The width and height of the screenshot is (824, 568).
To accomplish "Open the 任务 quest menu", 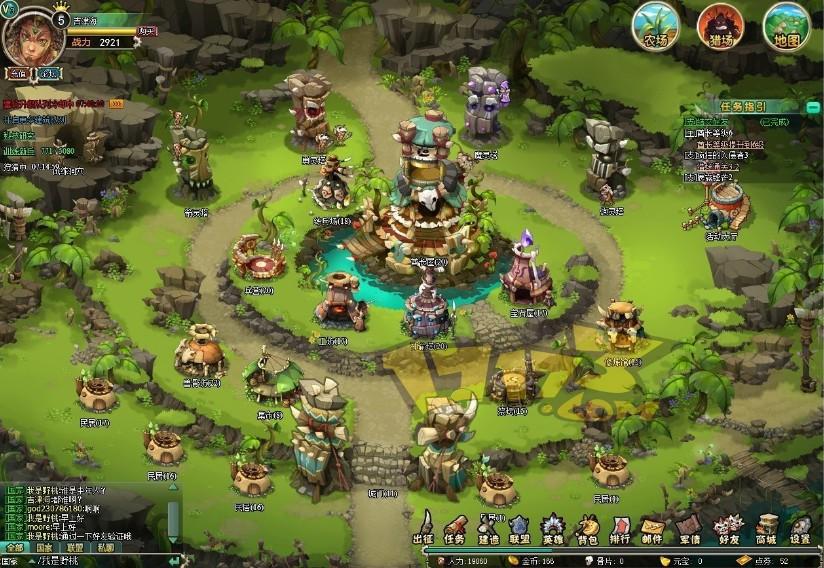I will [x=456, y=528].
